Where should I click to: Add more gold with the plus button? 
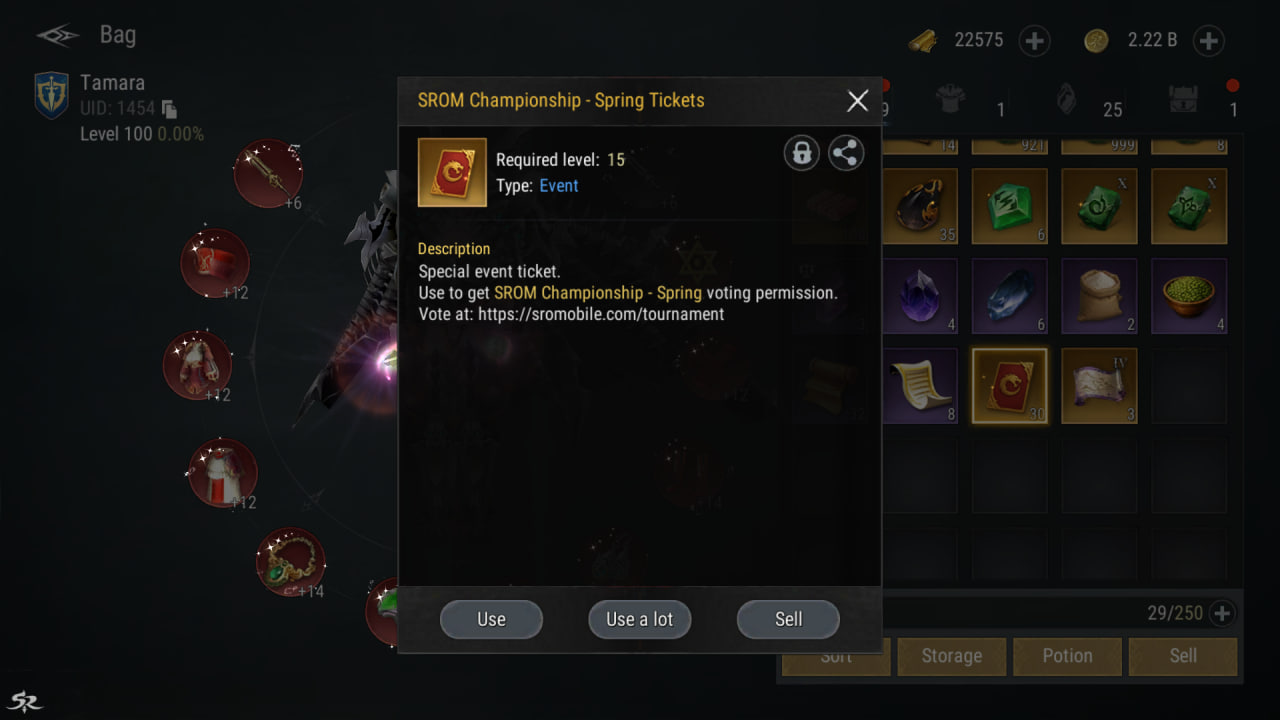(x=1209, y=41)
